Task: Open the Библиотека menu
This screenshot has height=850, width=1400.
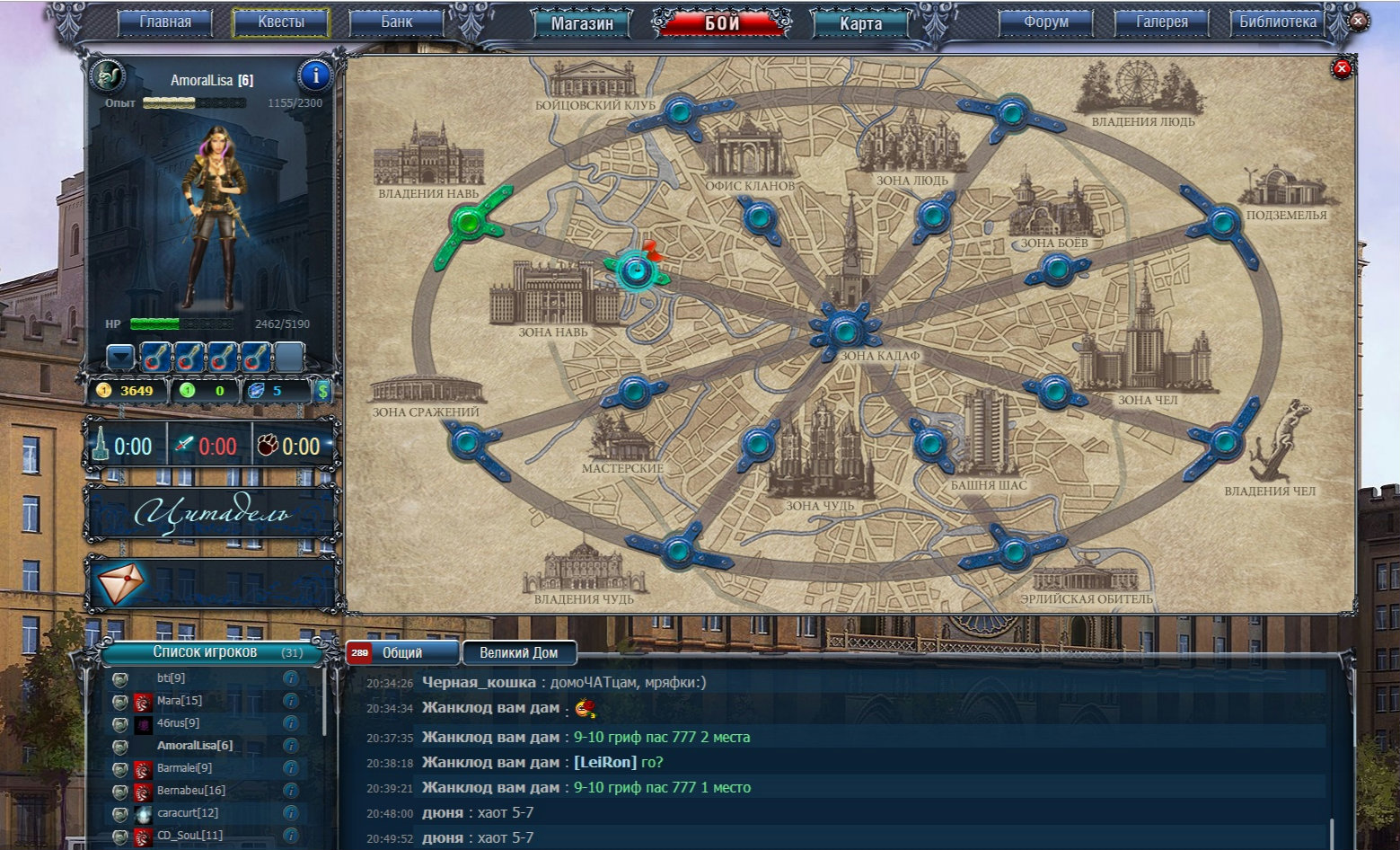Action: pos(1278,22)
